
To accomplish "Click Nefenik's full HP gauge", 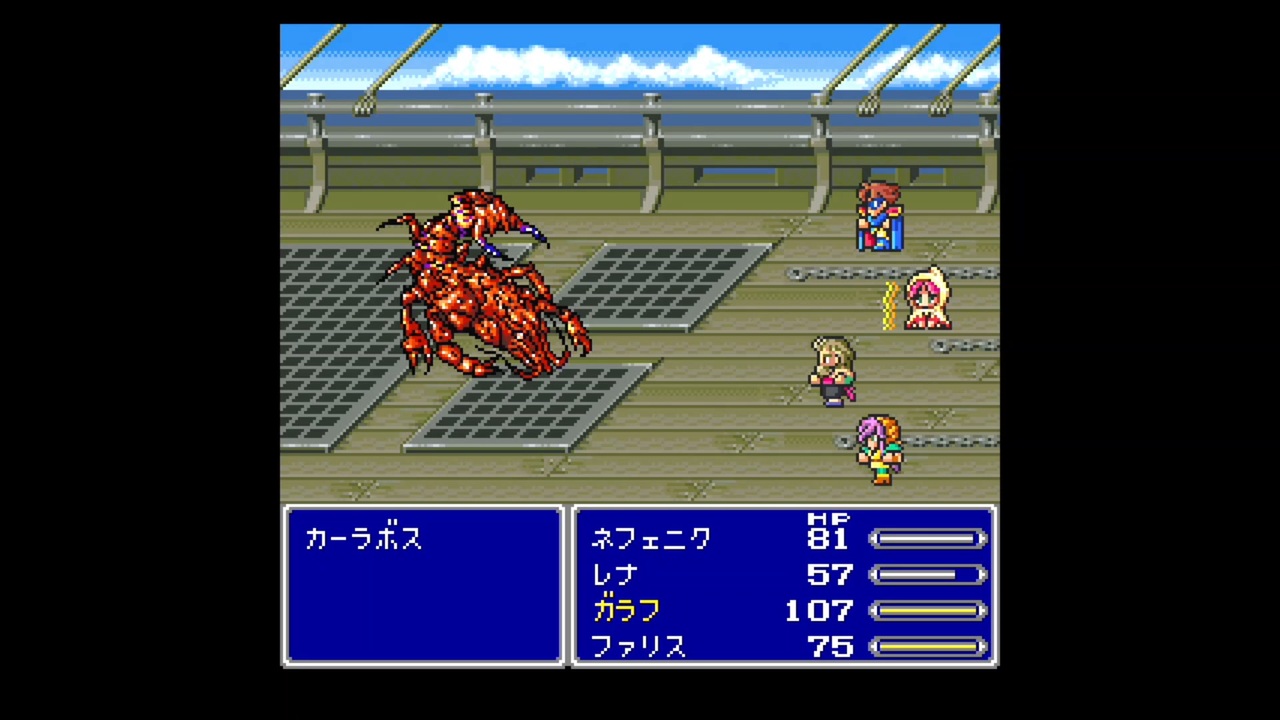I will (x=928, y=540).
